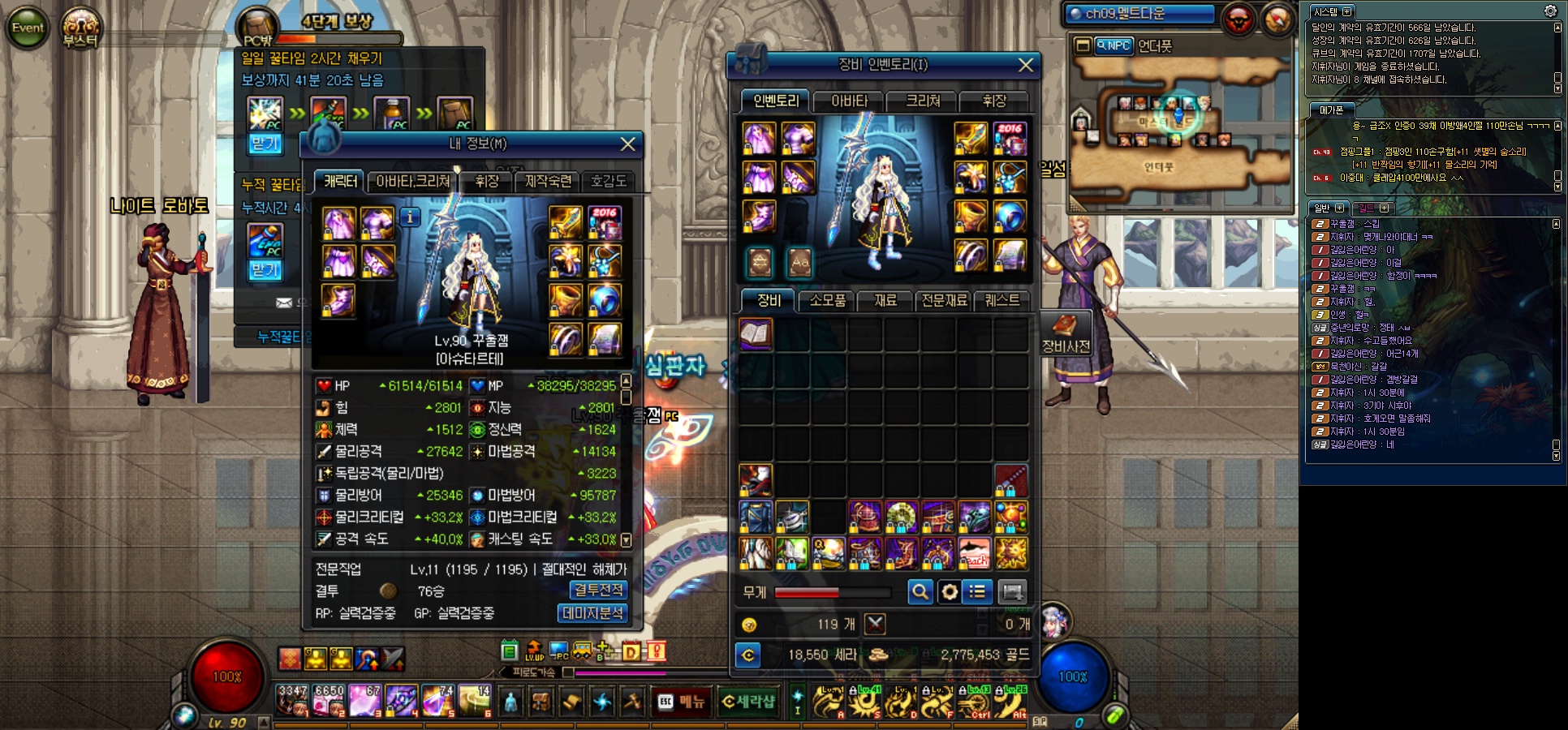Viewport: 1568px width, 730px height.
Task: Click the magnifier search button in inventory
Action: coord(920,592)
